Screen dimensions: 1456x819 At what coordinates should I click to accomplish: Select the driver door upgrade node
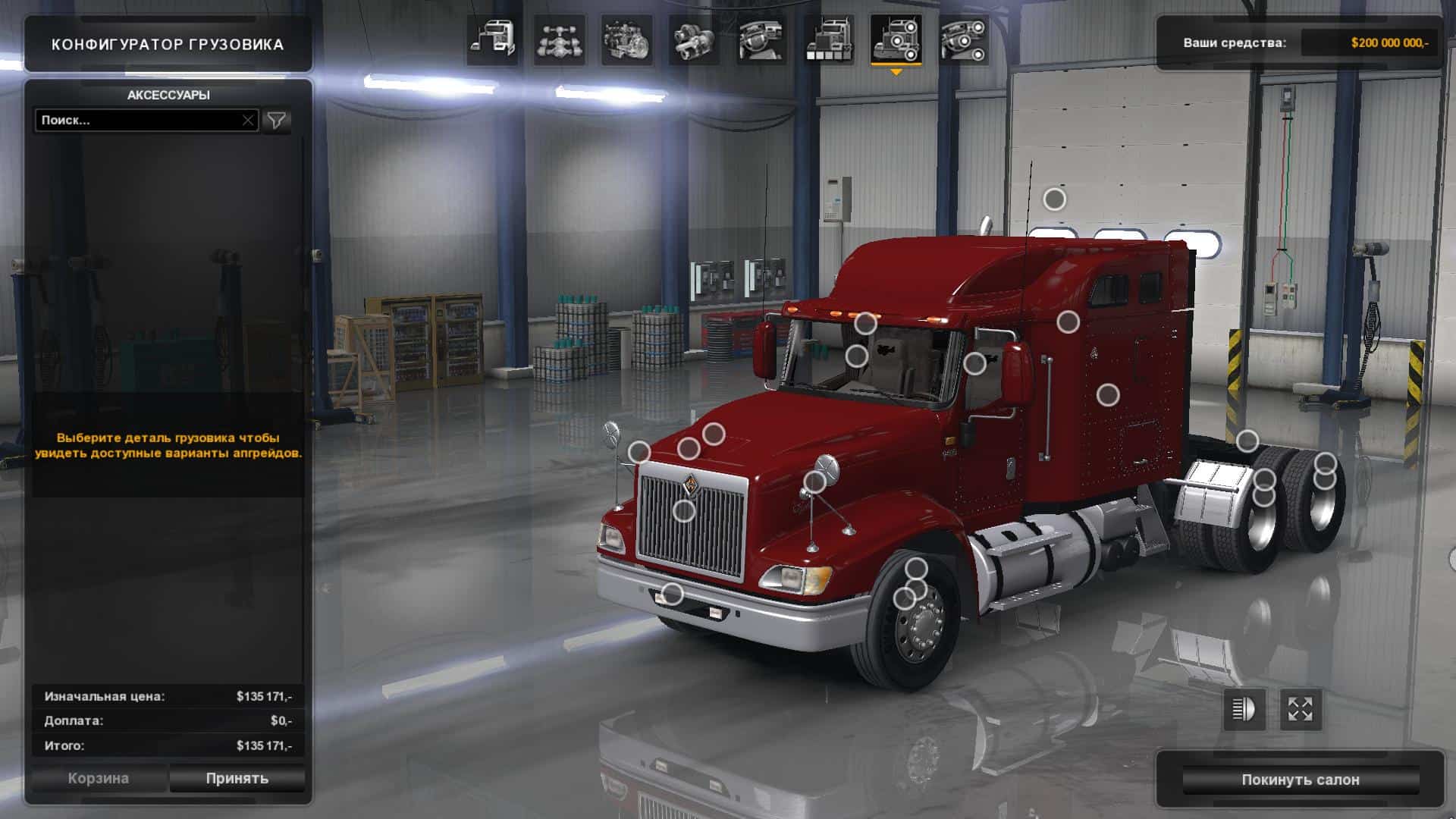pos(974,363)
